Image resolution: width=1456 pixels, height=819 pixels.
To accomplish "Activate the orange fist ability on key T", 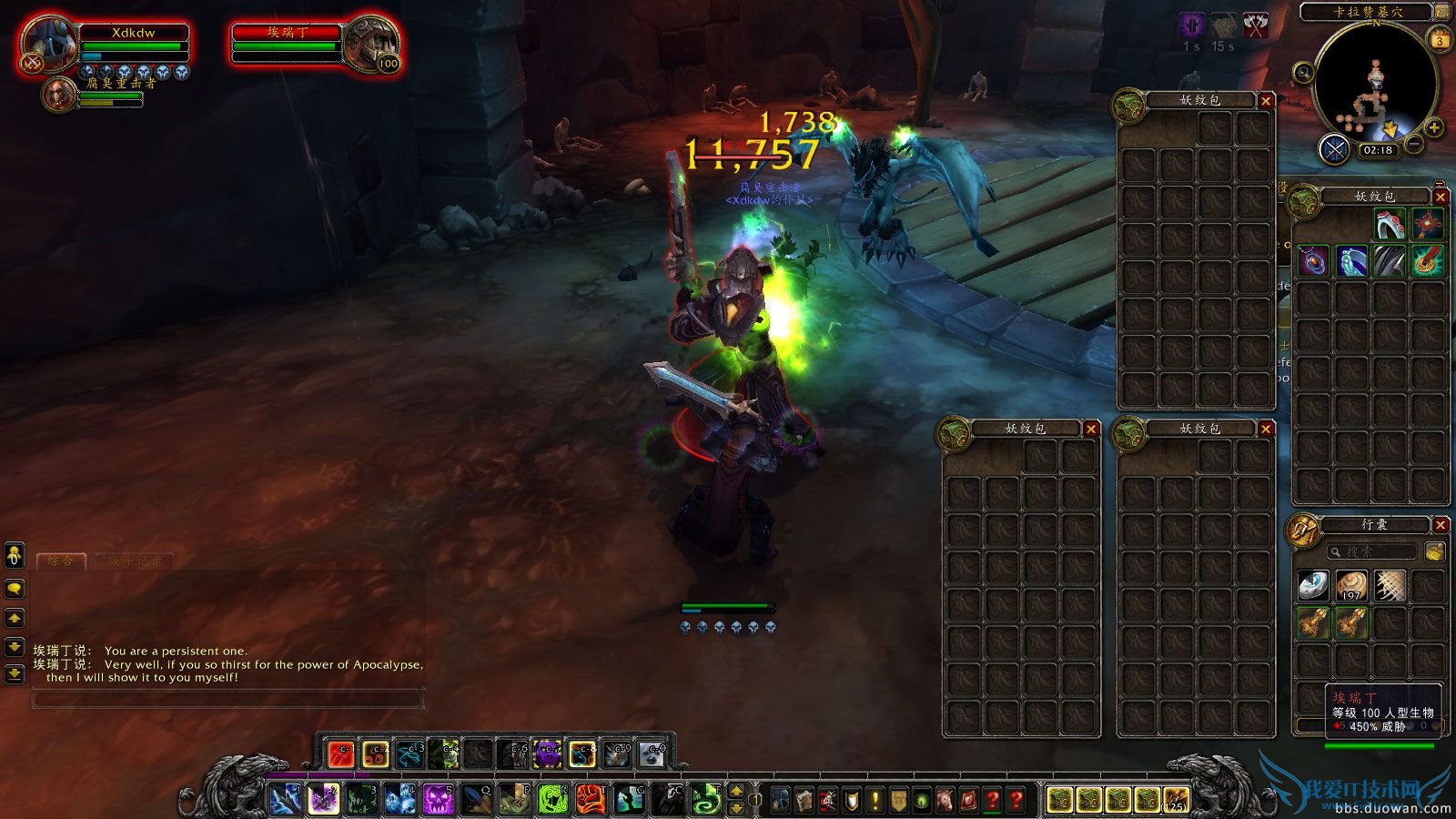I will 591,799.
